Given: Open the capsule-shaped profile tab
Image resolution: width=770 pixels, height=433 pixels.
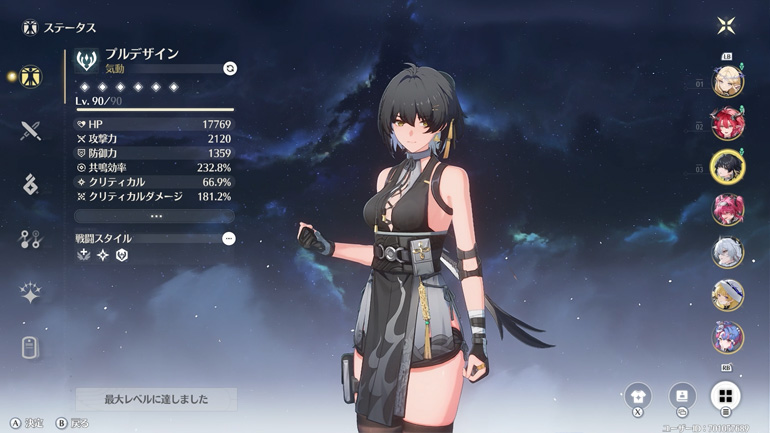Looking at the screenshot, I should [30, 347].
